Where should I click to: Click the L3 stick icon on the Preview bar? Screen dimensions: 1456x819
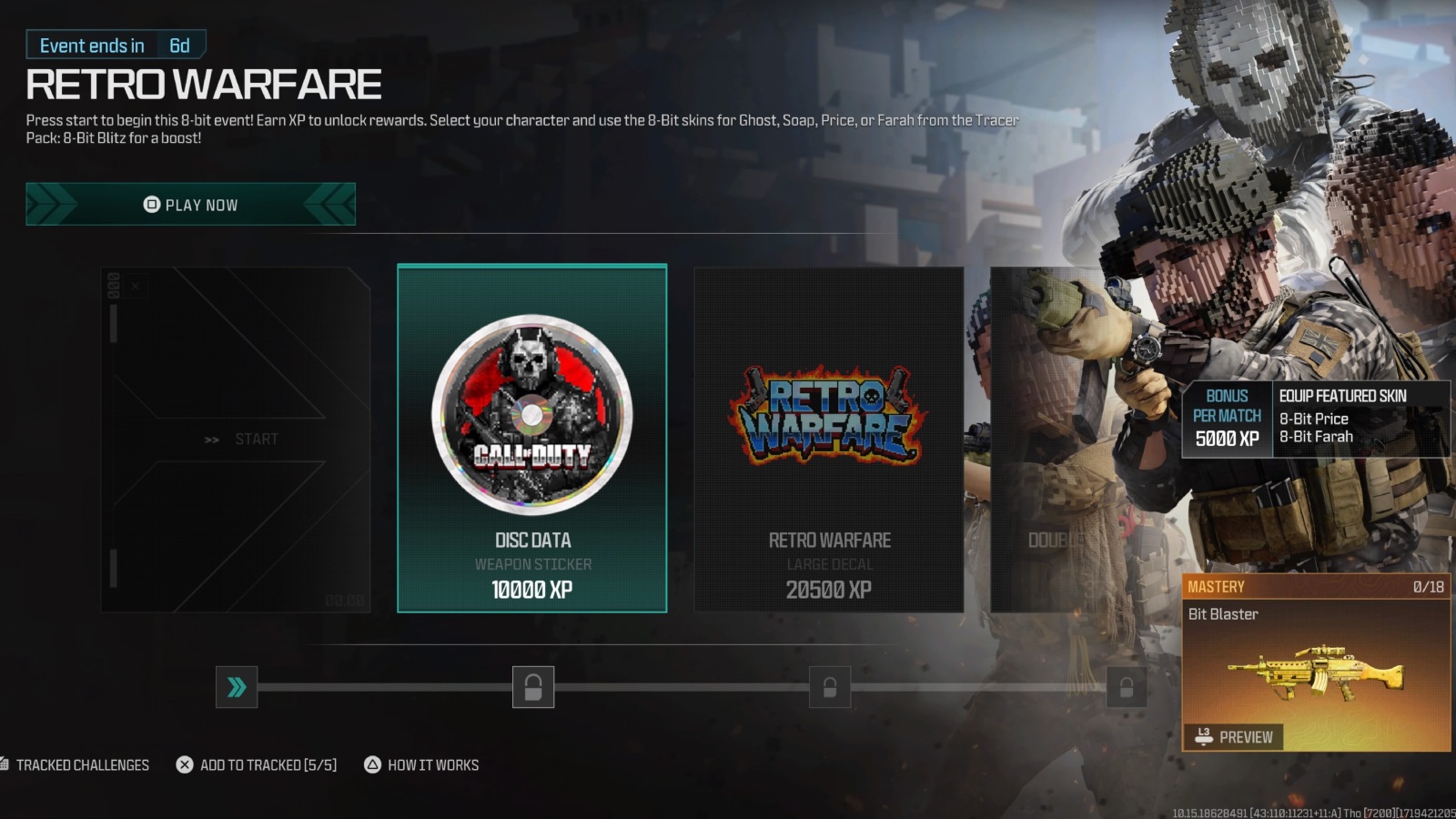[1202, 737]
